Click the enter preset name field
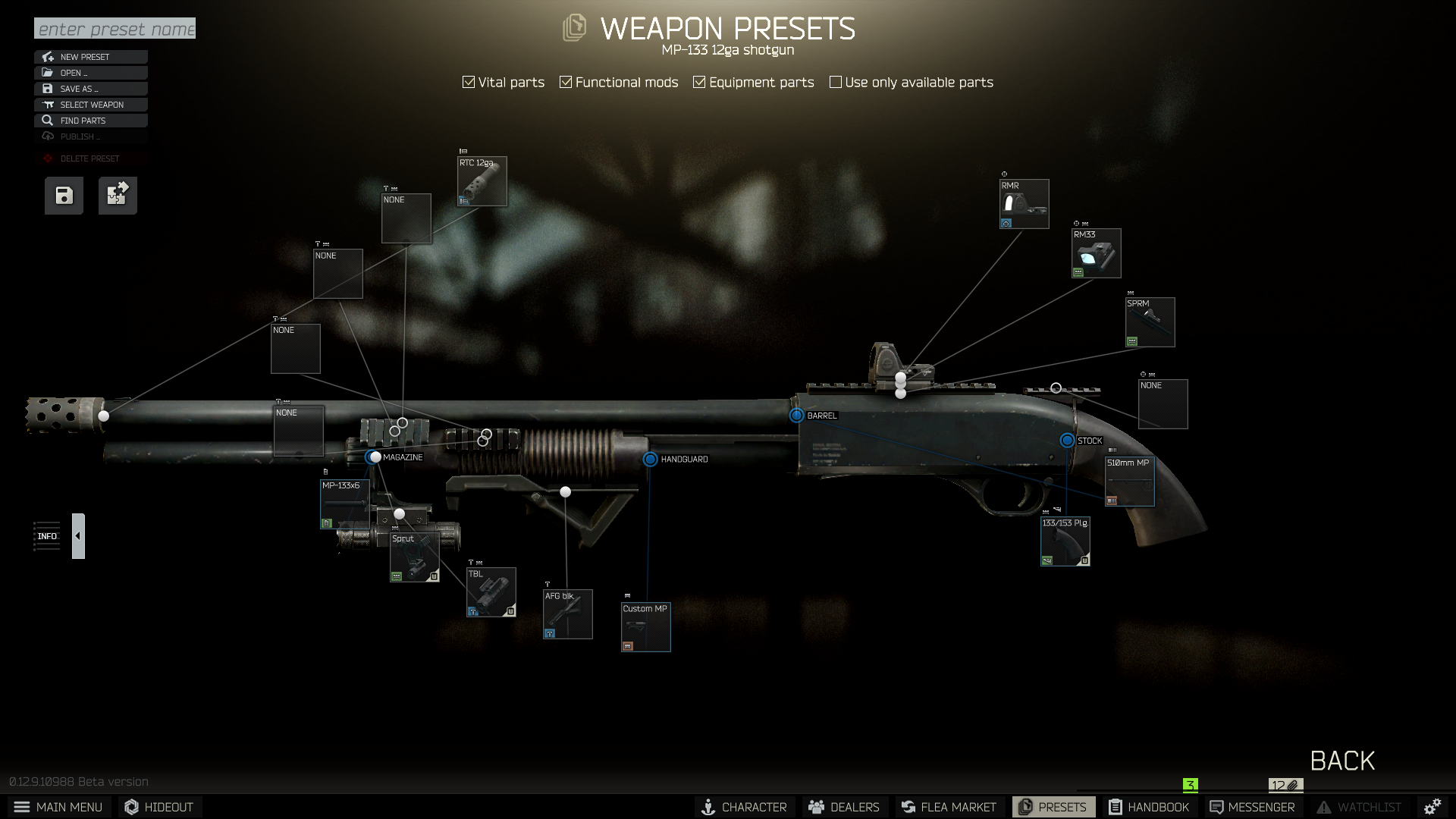This screenshot has height=819, width=1456. click(x=114, y=29)
